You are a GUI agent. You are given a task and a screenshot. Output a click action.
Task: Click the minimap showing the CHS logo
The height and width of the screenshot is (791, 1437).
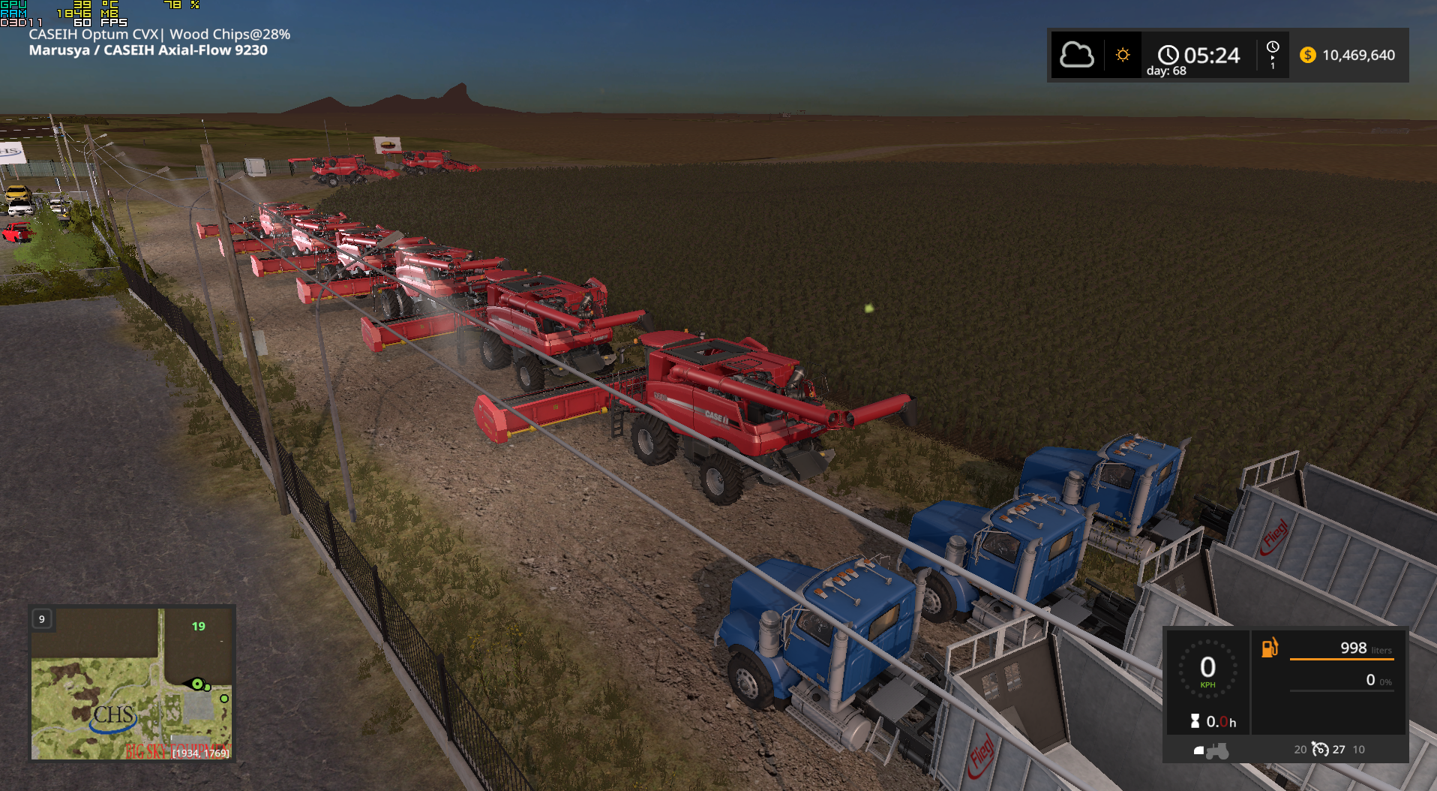point(132,683)
